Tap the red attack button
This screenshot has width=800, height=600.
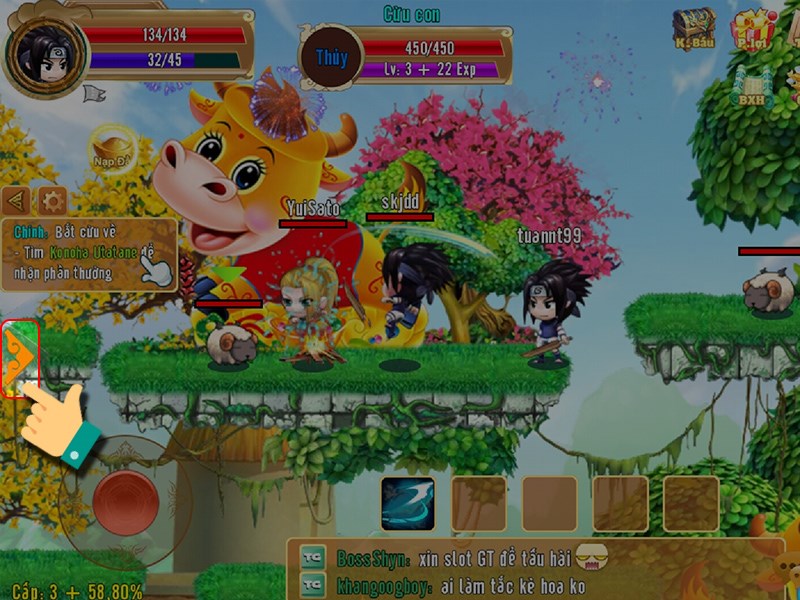[126, 502]
